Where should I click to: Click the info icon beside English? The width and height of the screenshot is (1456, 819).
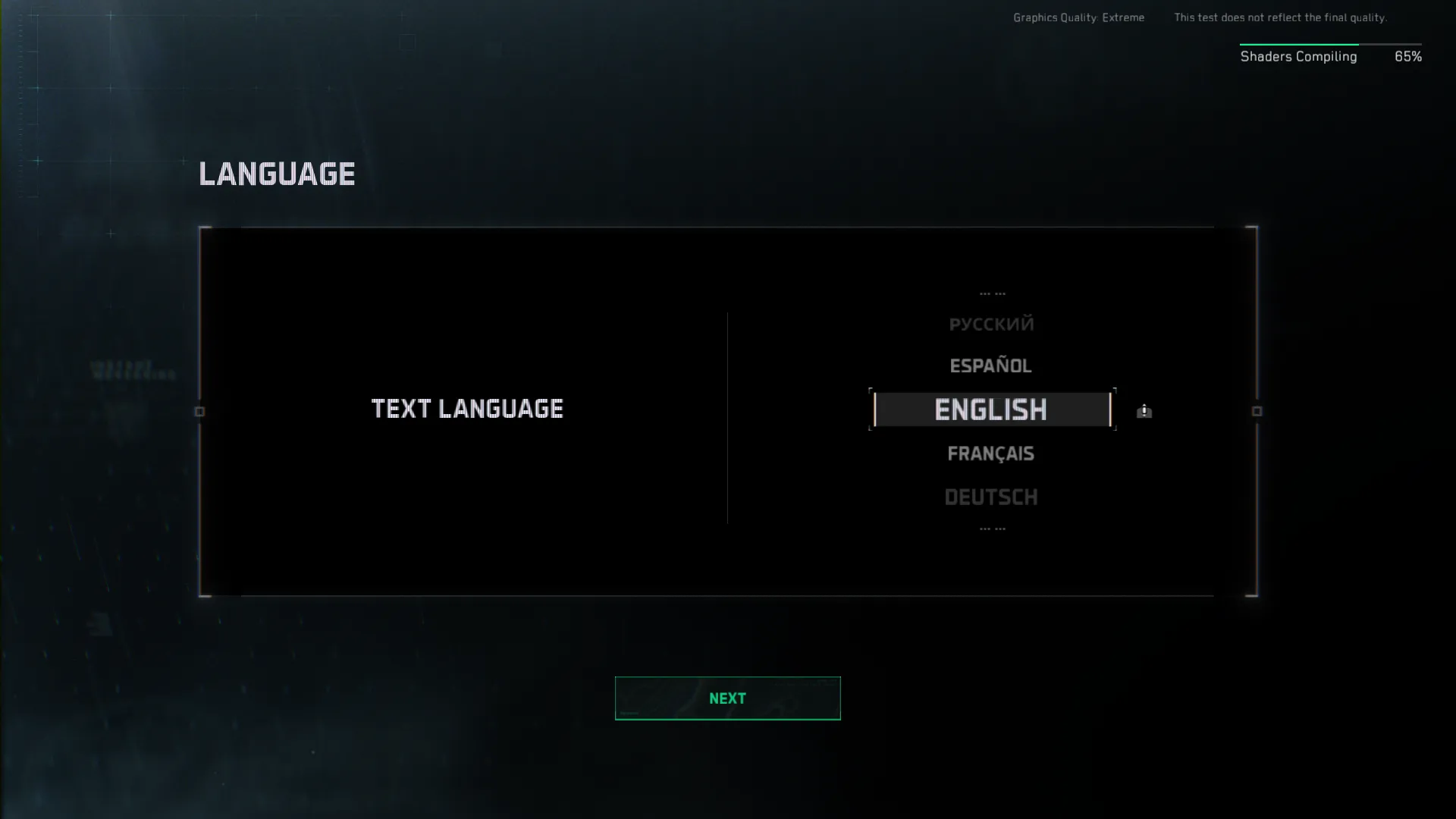coord(1144,411)
